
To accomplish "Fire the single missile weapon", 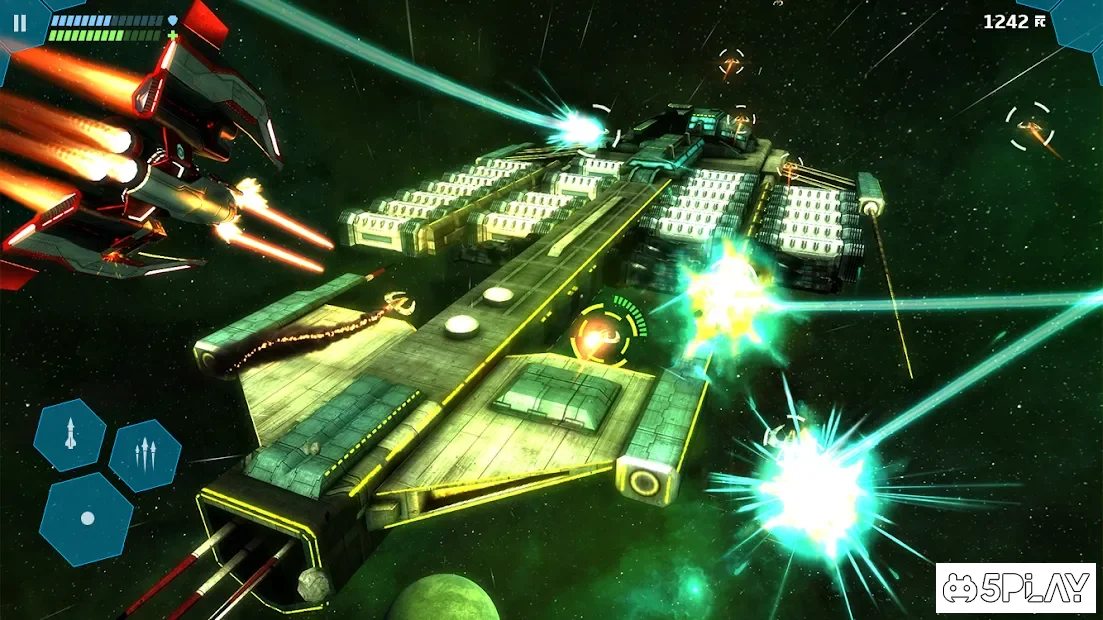I will 70,435.
